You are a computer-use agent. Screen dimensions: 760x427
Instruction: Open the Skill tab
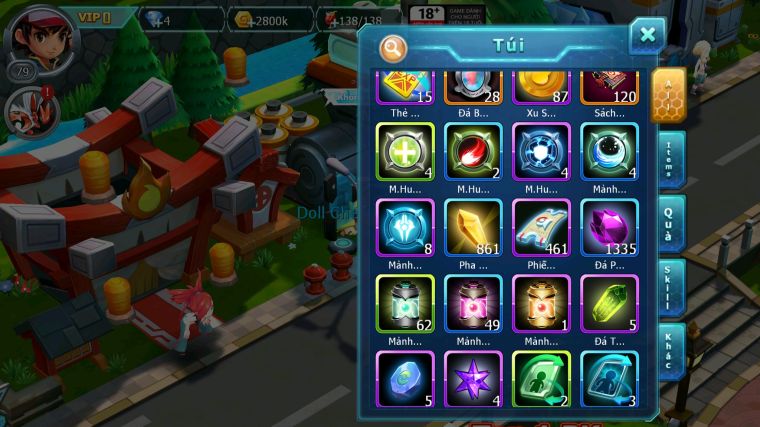point(669,288)
